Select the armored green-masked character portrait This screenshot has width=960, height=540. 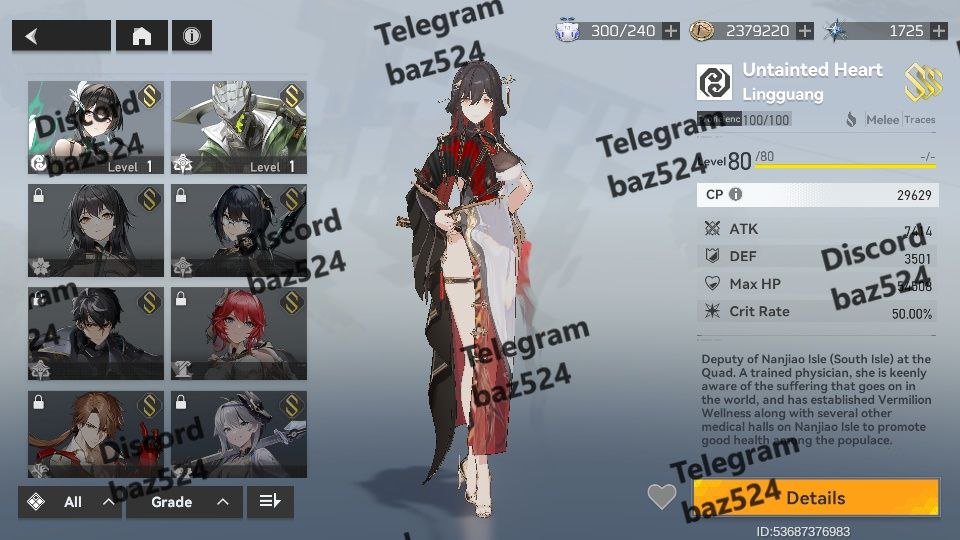tap(239, 127)
